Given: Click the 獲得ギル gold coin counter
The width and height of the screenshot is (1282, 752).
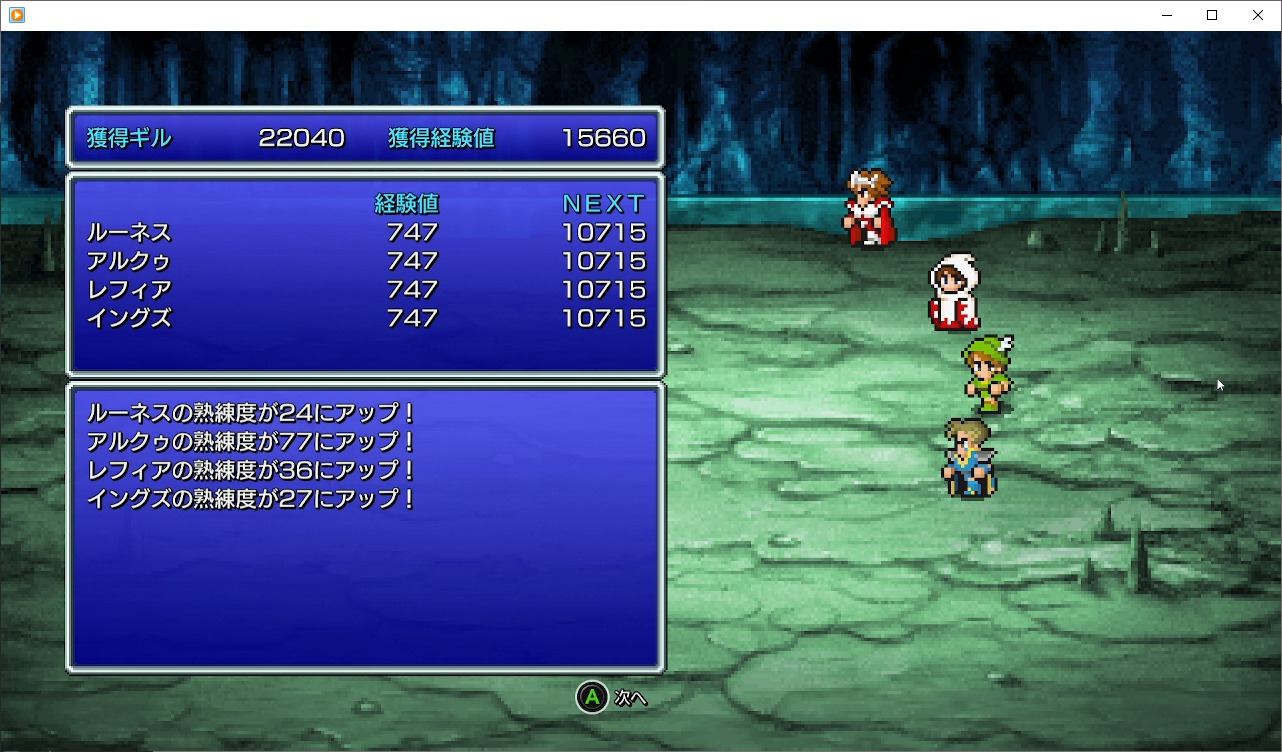Looking at the screenshot, I should tap(214, 139).
